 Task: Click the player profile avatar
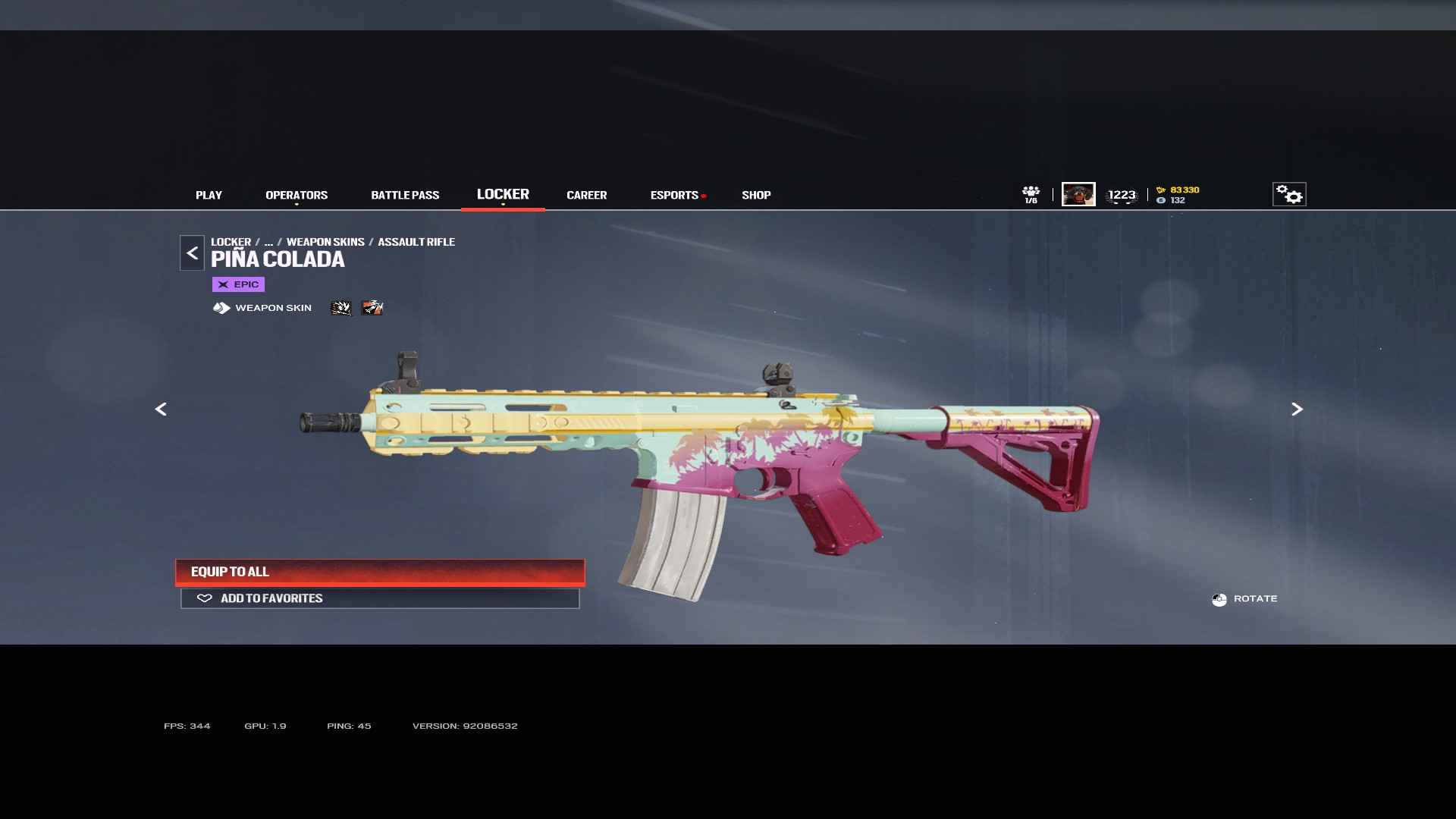click(1078, 194)
